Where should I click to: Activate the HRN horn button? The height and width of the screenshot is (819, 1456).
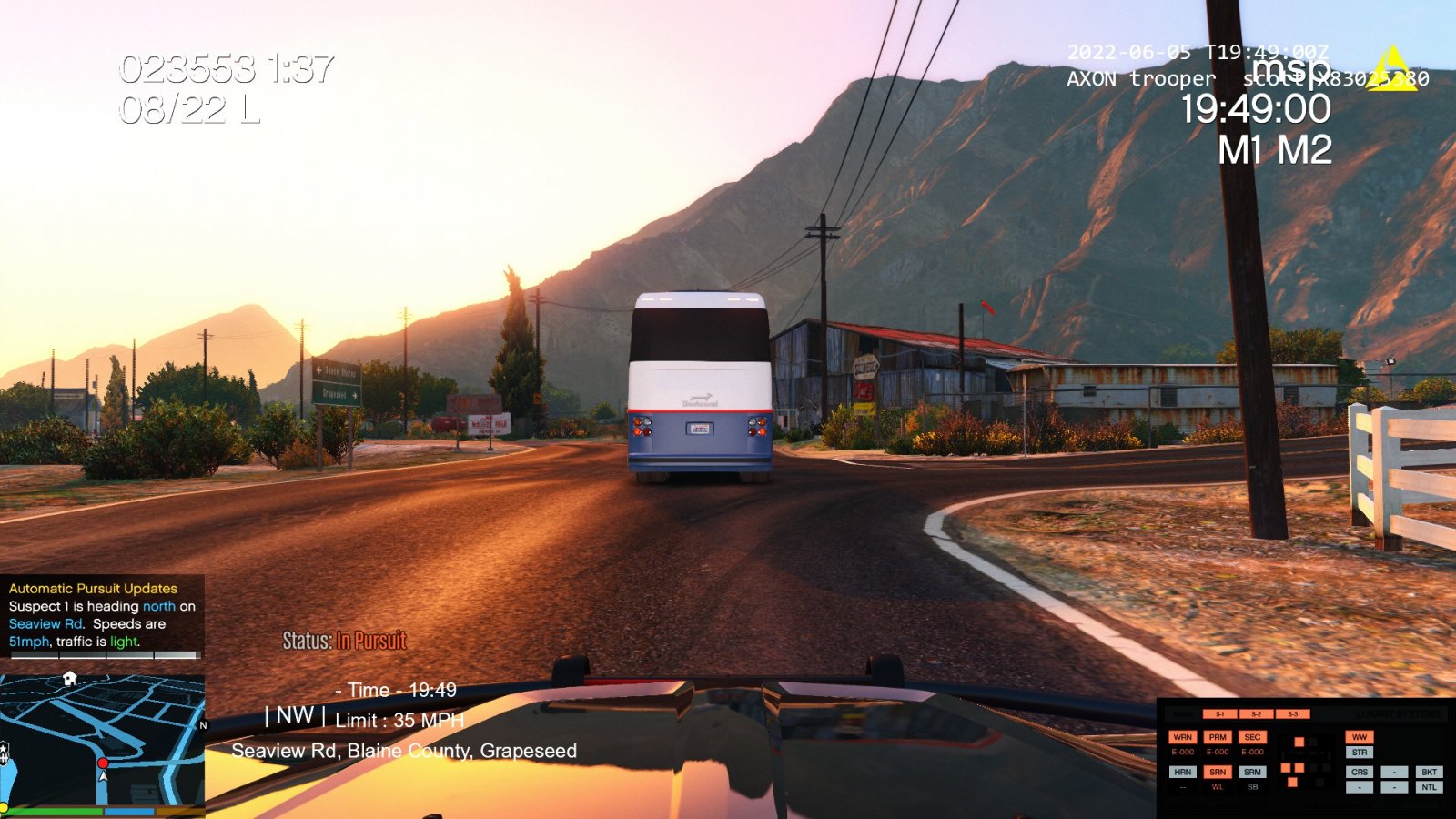click(1182, 772)
